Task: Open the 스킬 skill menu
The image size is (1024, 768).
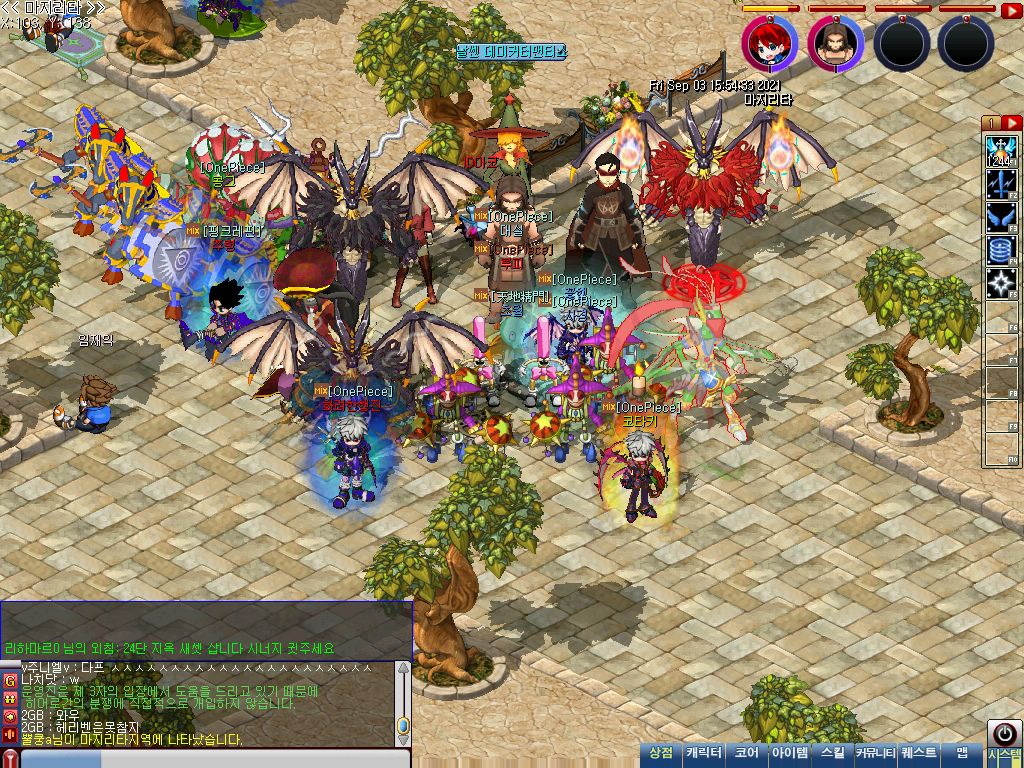Action: click(x=832, y=753)
